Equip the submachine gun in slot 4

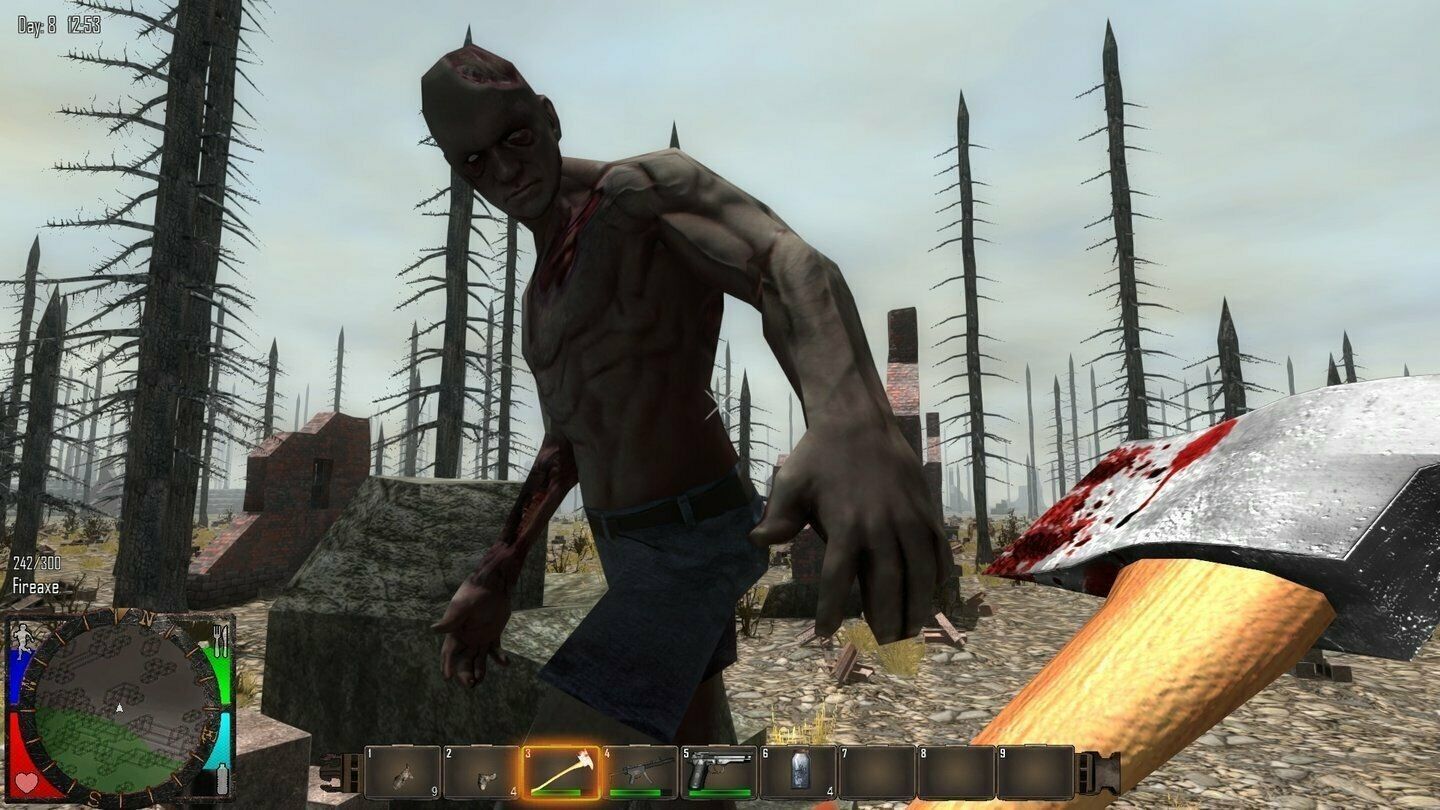click(639, 772)
